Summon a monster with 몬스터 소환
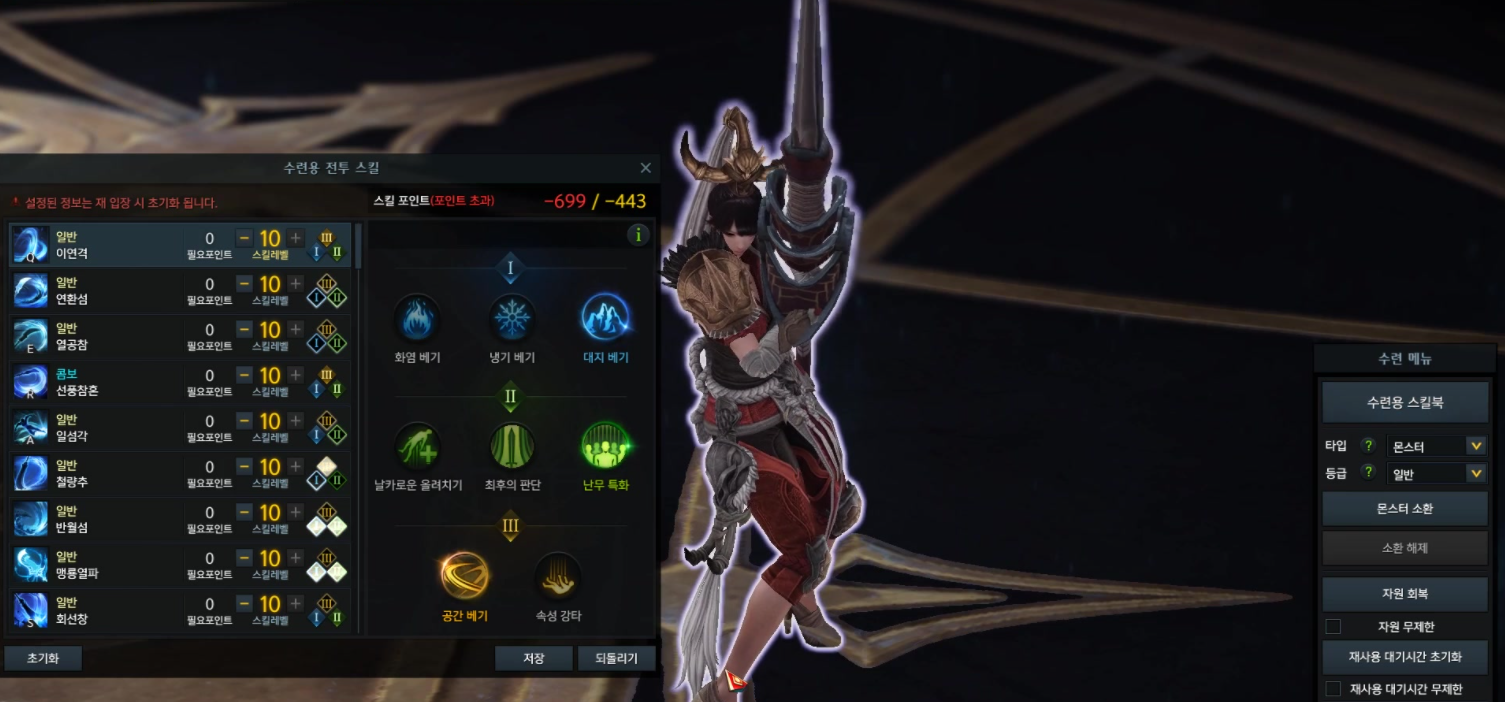Screen dimensions: 1505x702 [x=1405, y=508]
